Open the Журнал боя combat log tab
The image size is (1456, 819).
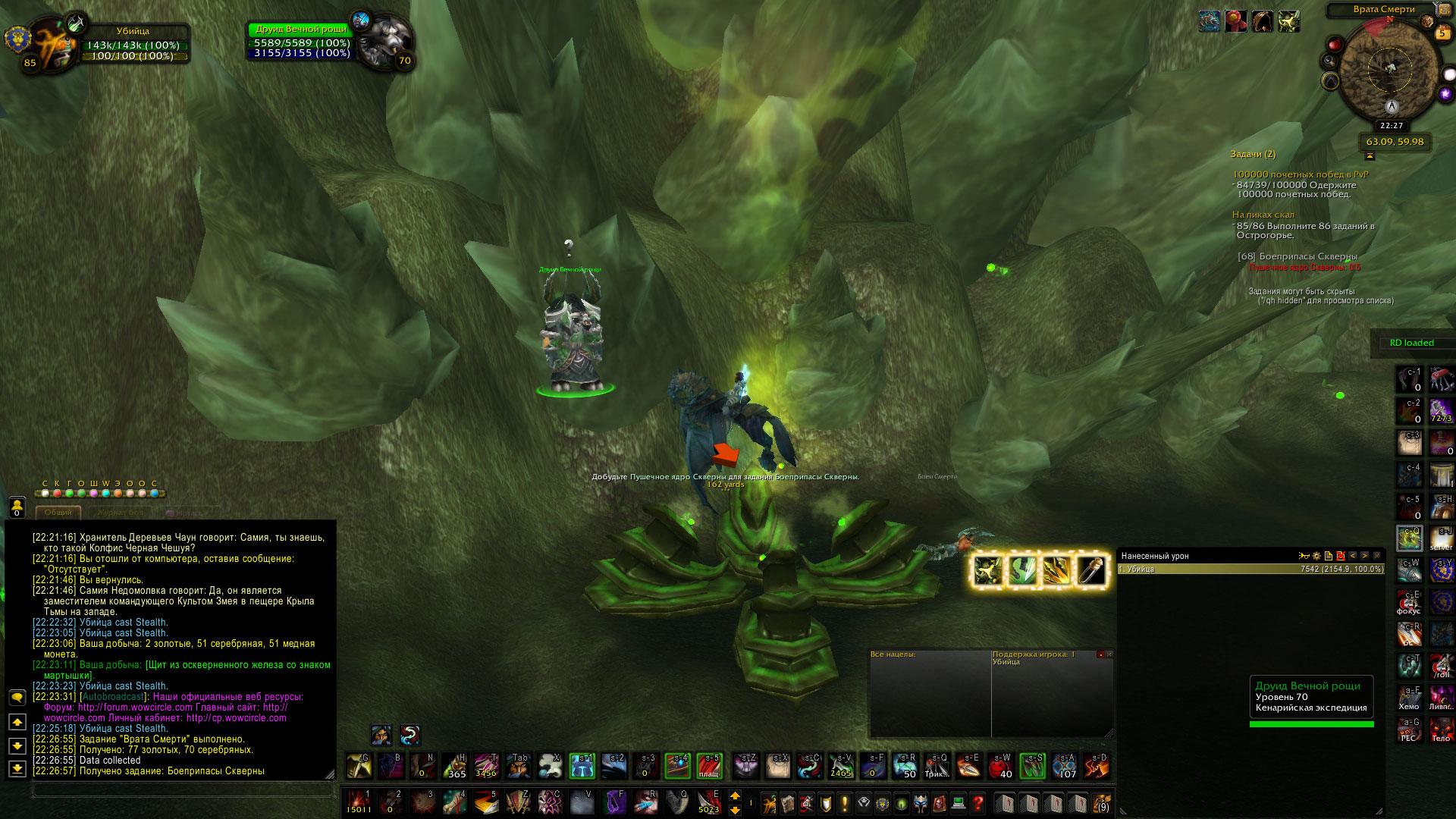click(x=120, y=513)
